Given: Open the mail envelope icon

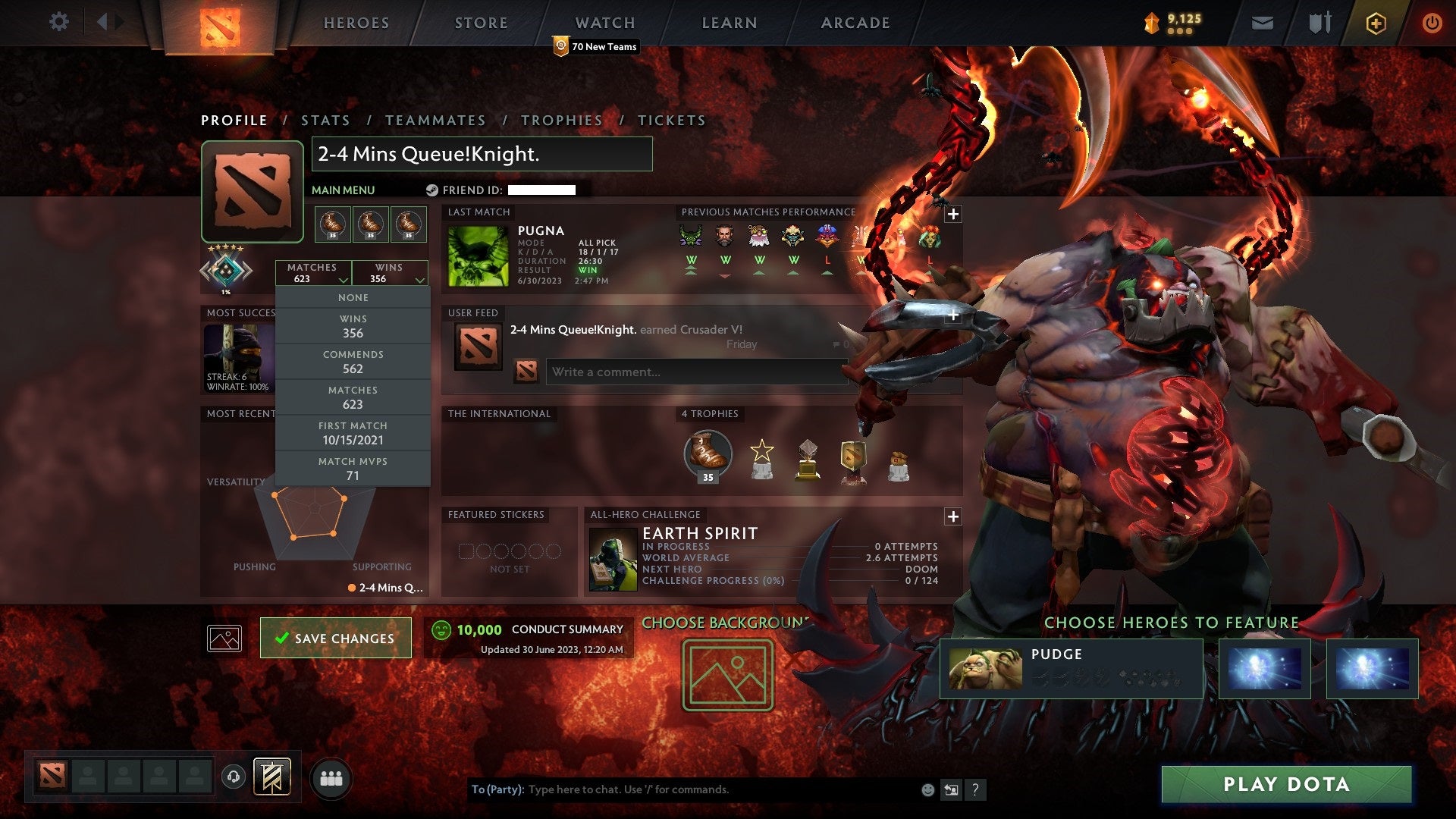Looking at the screenshot, I should pos(1261,23).
